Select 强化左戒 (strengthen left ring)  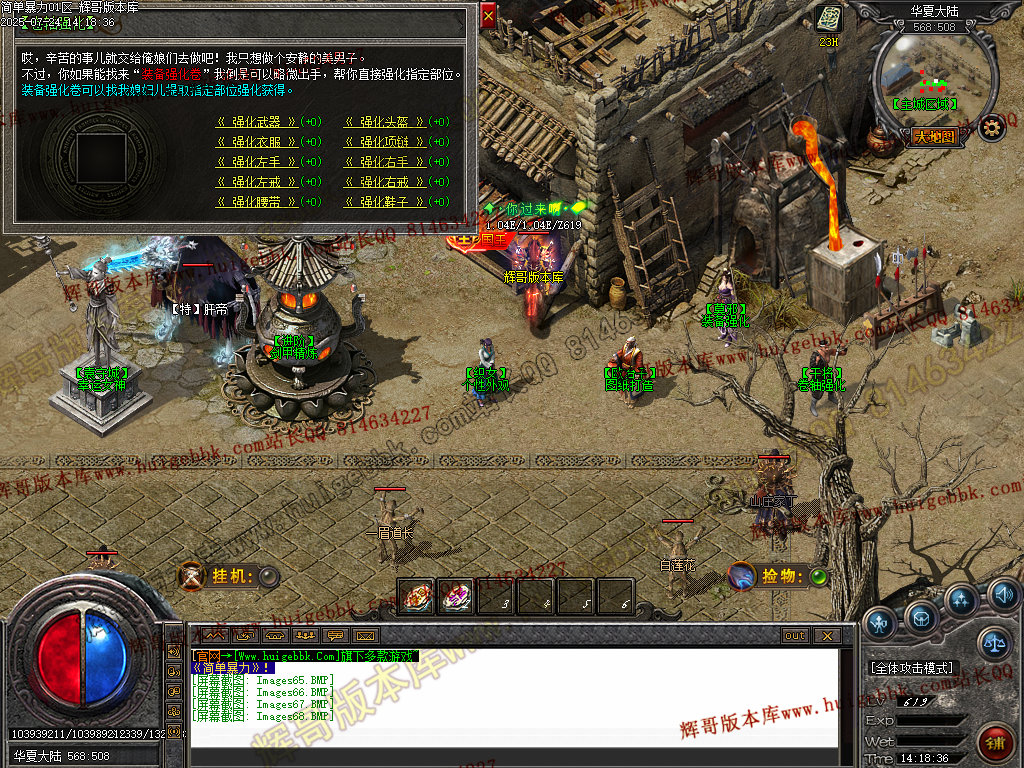(x=256, y=182)
